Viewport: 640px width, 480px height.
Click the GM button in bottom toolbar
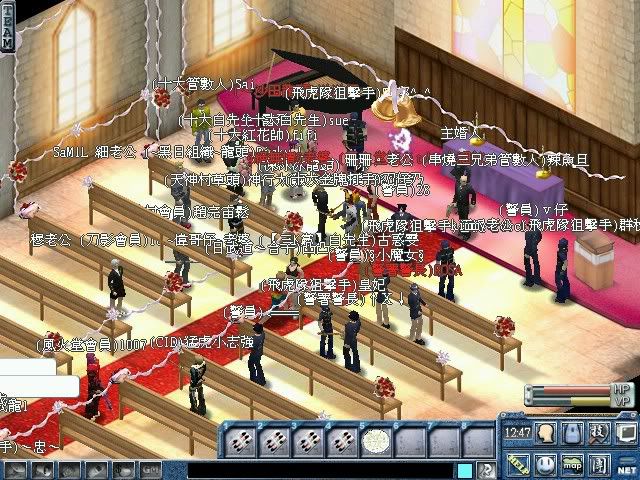149,469
